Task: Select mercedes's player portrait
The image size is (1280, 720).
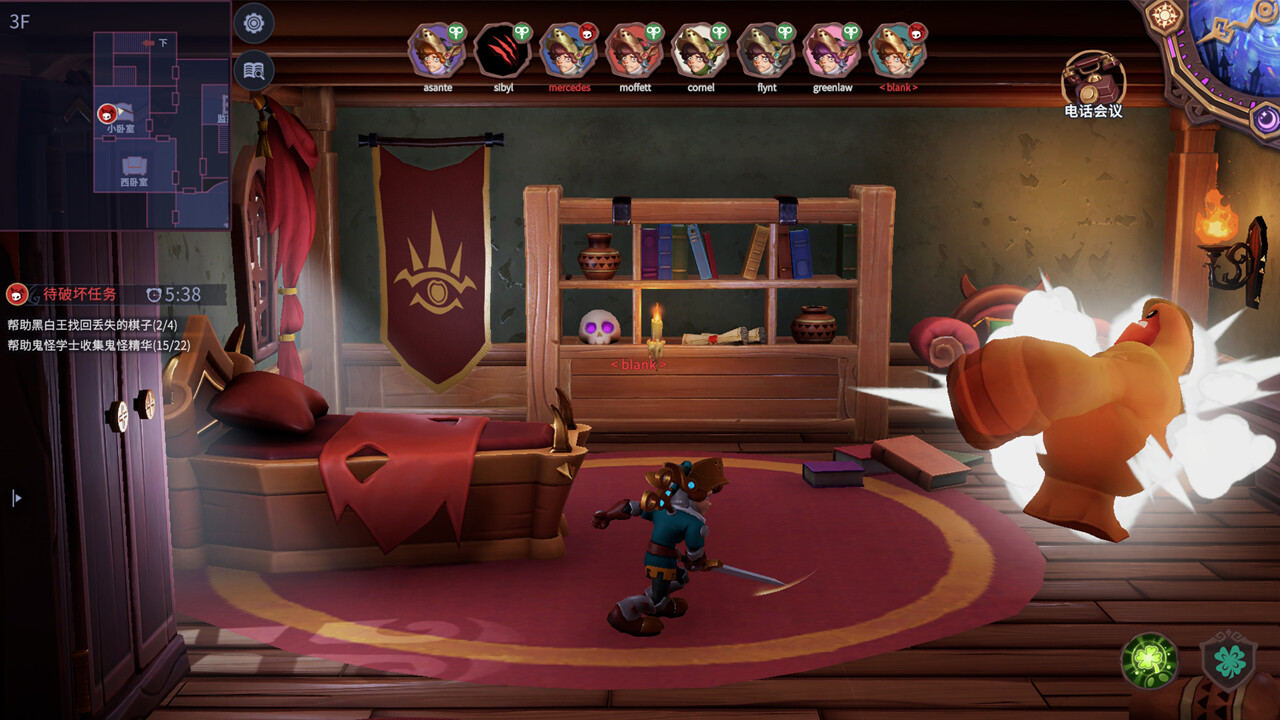Action: point(569,51)
